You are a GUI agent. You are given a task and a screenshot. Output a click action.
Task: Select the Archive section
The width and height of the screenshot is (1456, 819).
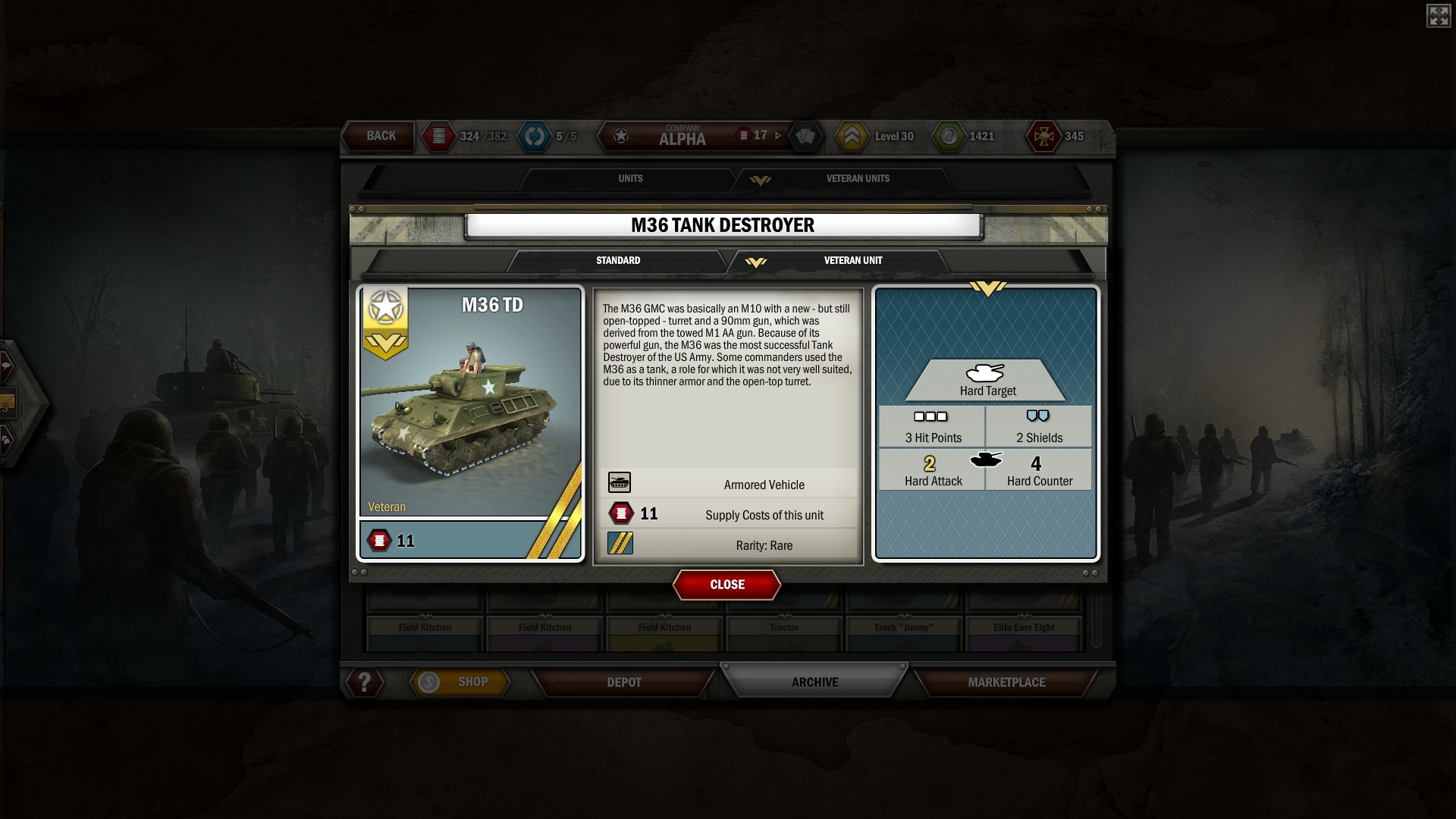[x=814, y=682]
